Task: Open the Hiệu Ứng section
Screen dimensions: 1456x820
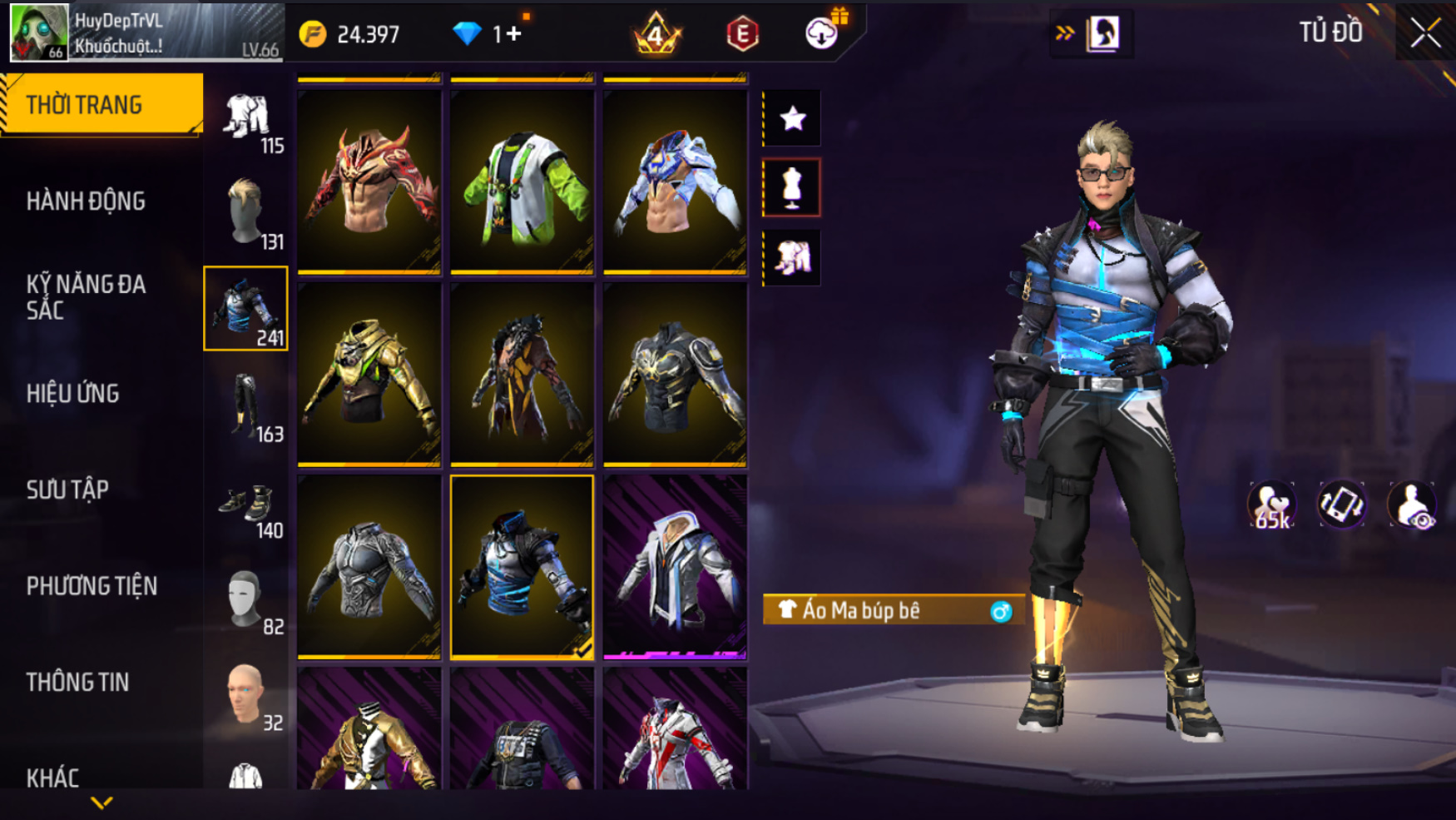Action: [x=73, y=394]
